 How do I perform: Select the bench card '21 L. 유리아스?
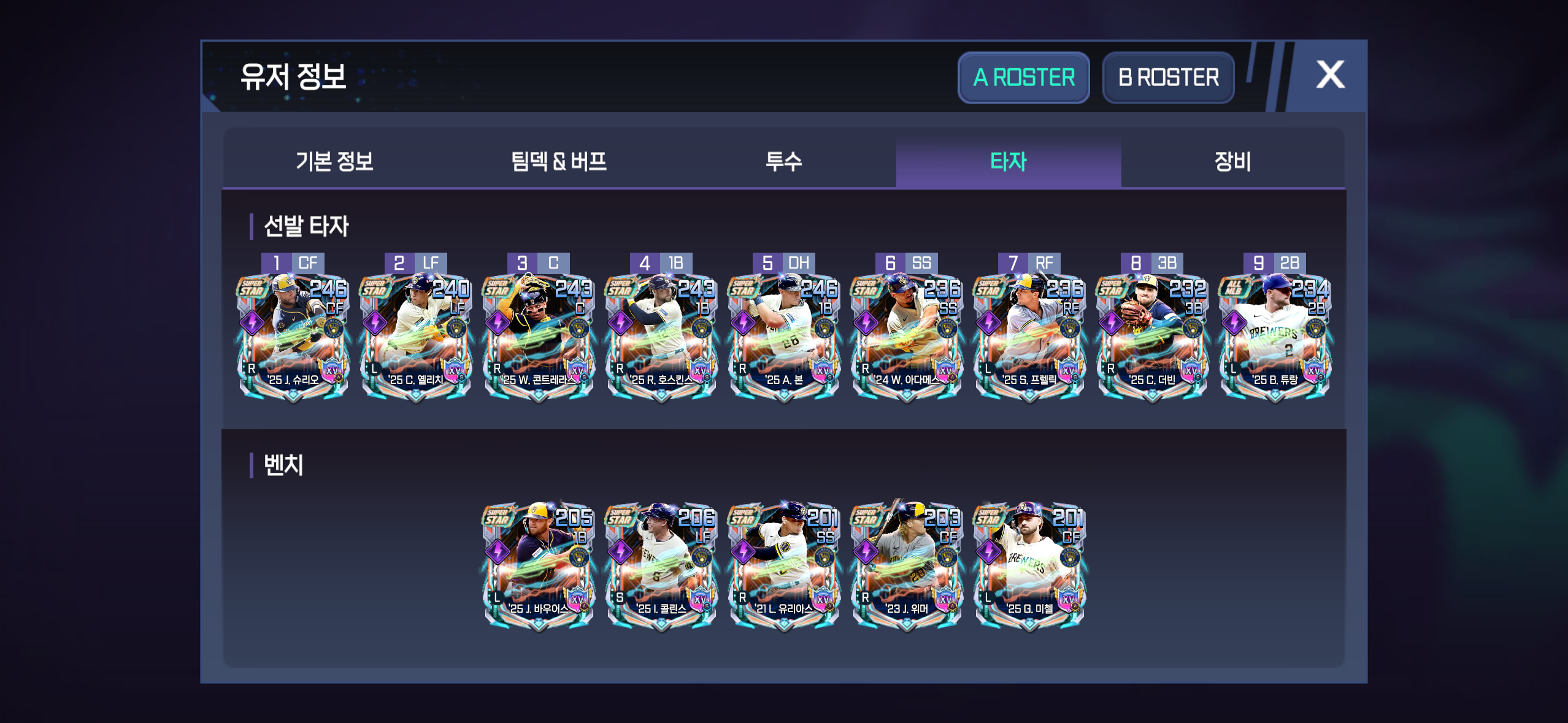click(784, 564)
